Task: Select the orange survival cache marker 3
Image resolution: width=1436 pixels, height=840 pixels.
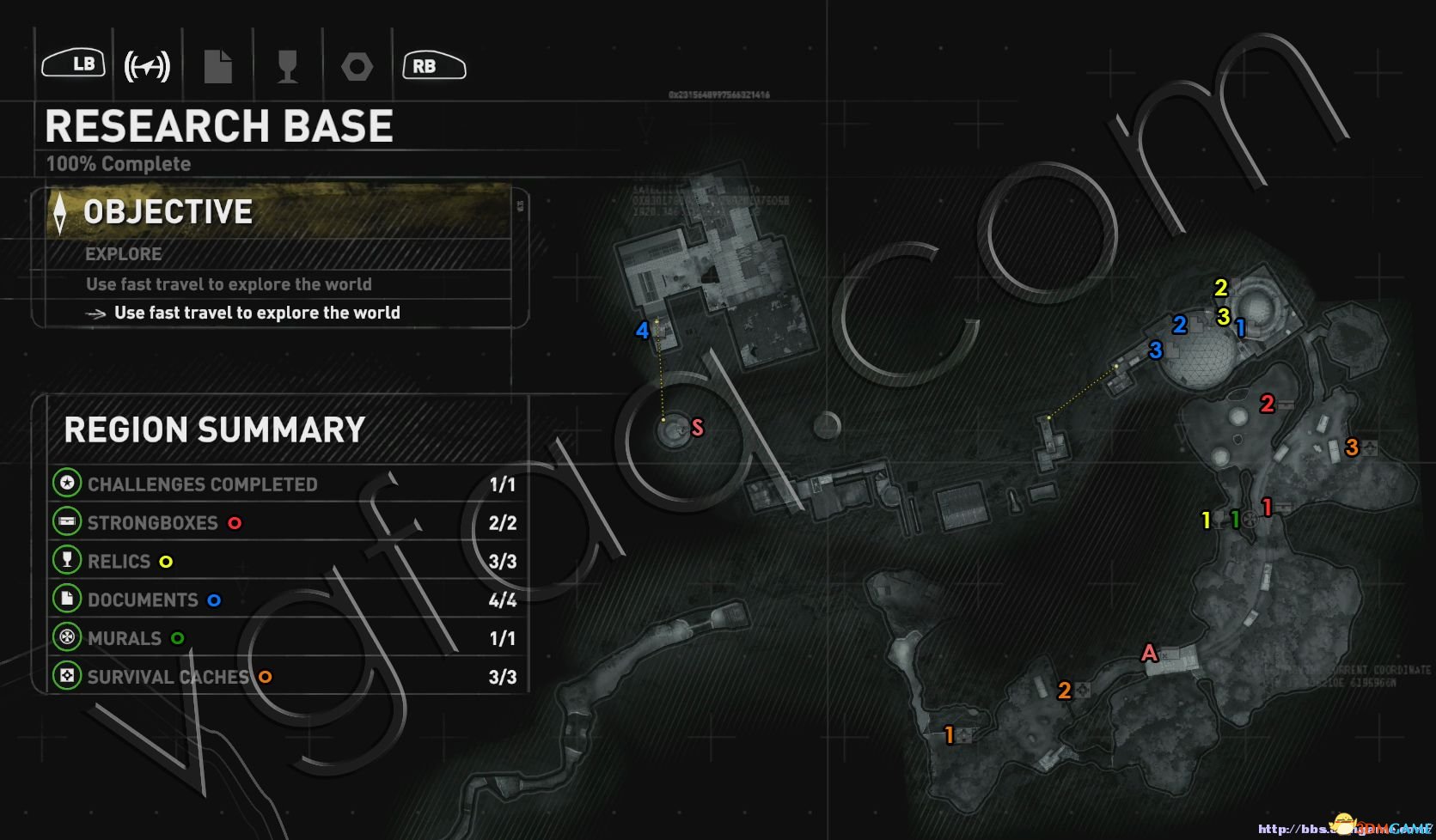Action: pyautogui.click(x=1352, y=447)
